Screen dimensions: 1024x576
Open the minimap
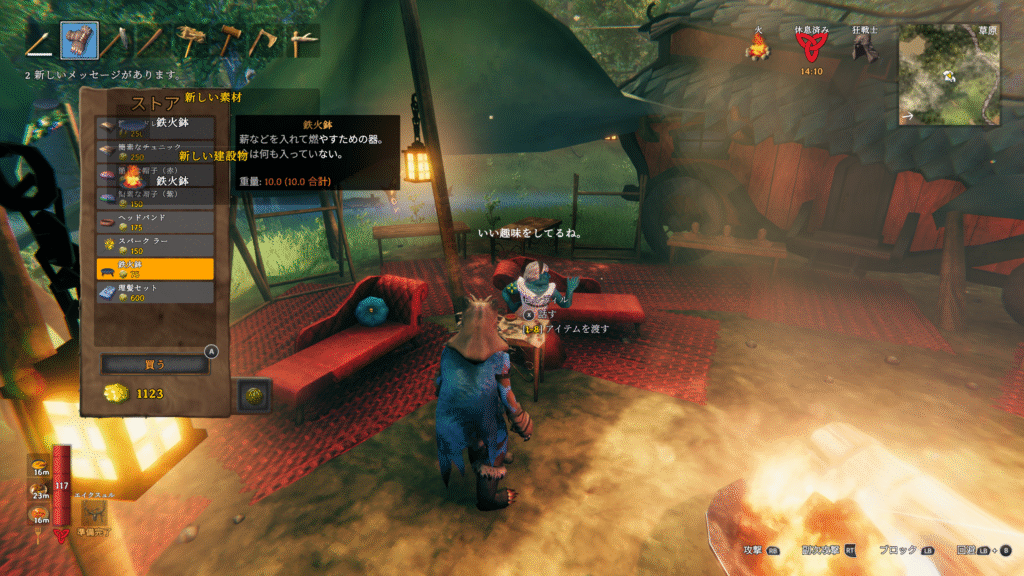pyautogui.click(x=949, y=74)
